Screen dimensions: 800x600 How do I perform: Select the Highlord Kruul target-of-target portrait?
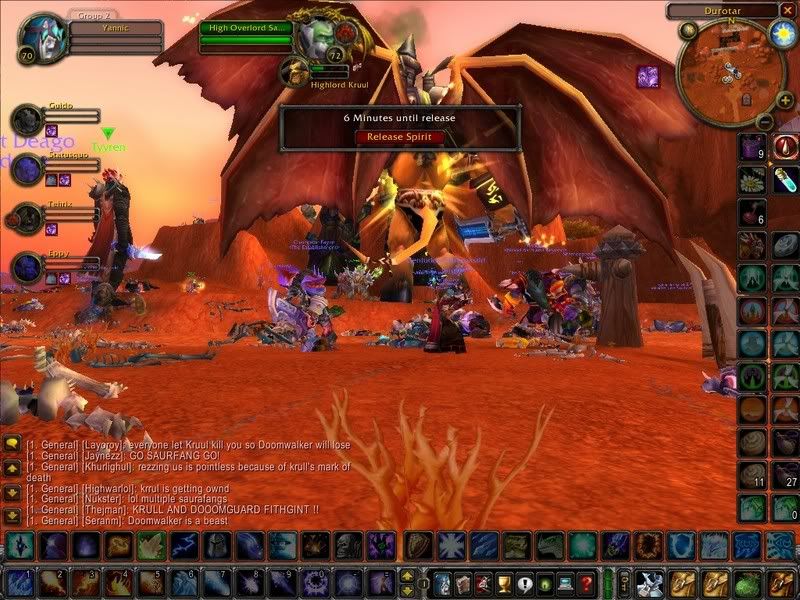293,70
